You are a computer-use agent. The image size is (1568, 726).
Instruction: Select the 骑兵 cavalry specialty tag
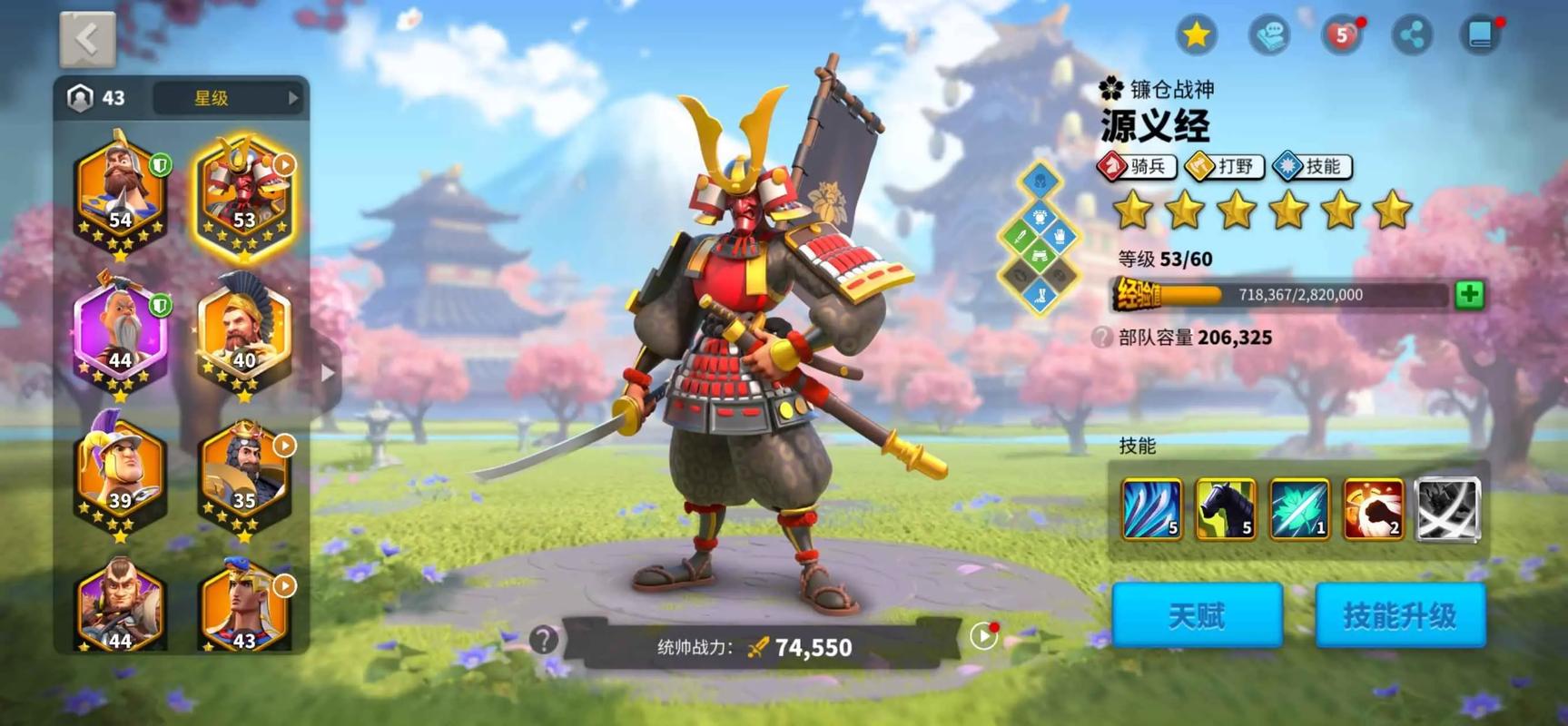pos(1138,166)
